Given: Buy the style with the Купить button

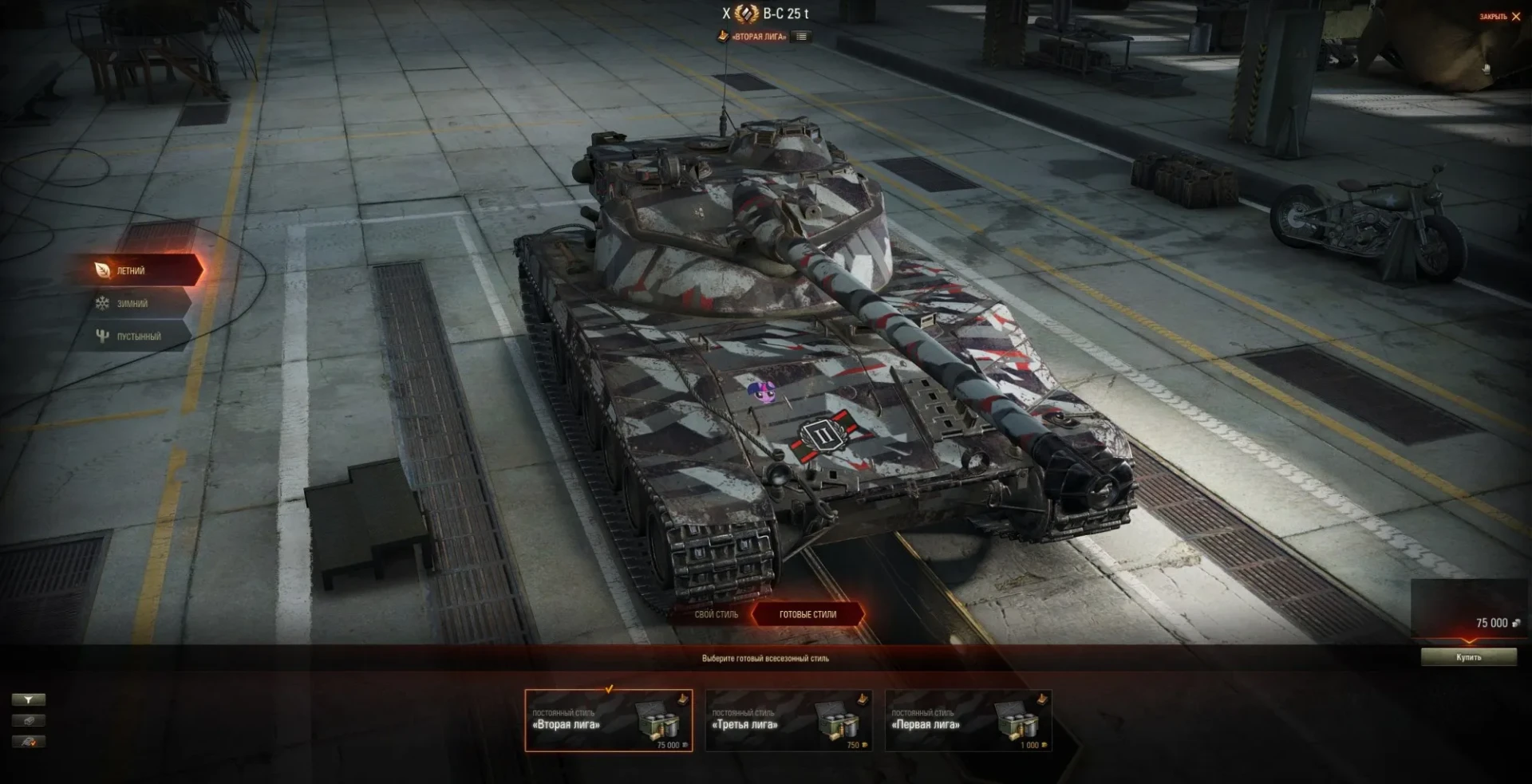Looking at the screenshot, I should coord(1468,657).
